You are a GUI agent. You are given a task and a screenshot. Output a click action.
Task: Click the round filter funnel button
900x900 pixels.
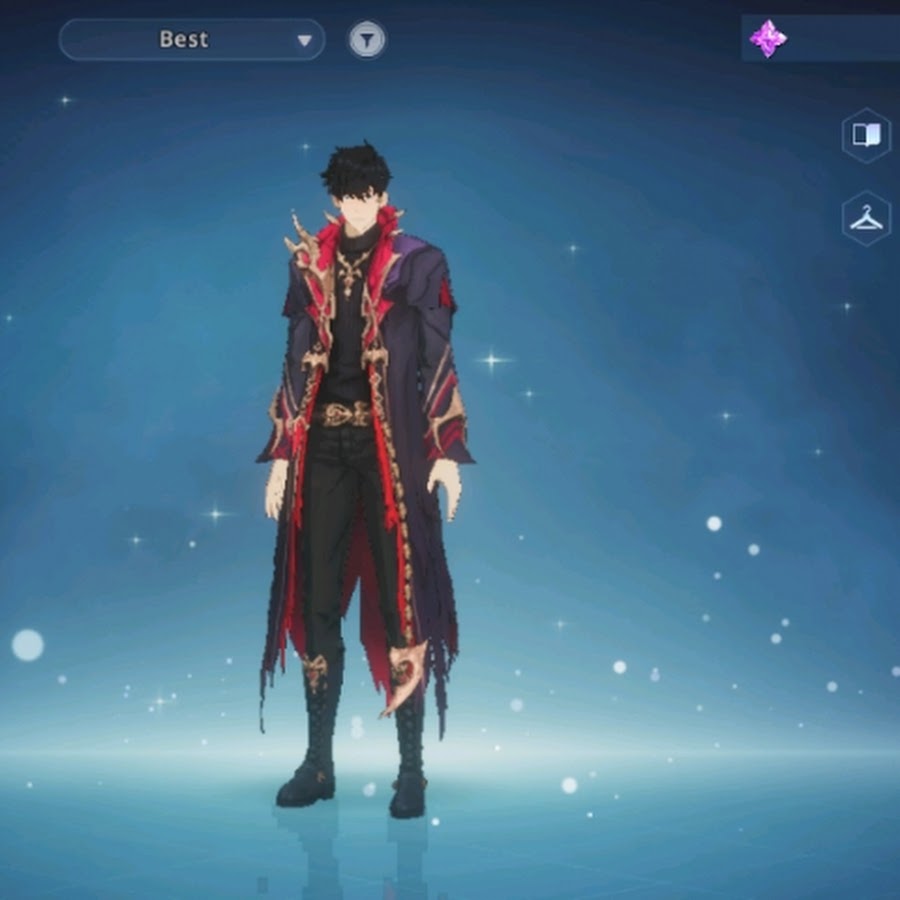coord(367,40)
